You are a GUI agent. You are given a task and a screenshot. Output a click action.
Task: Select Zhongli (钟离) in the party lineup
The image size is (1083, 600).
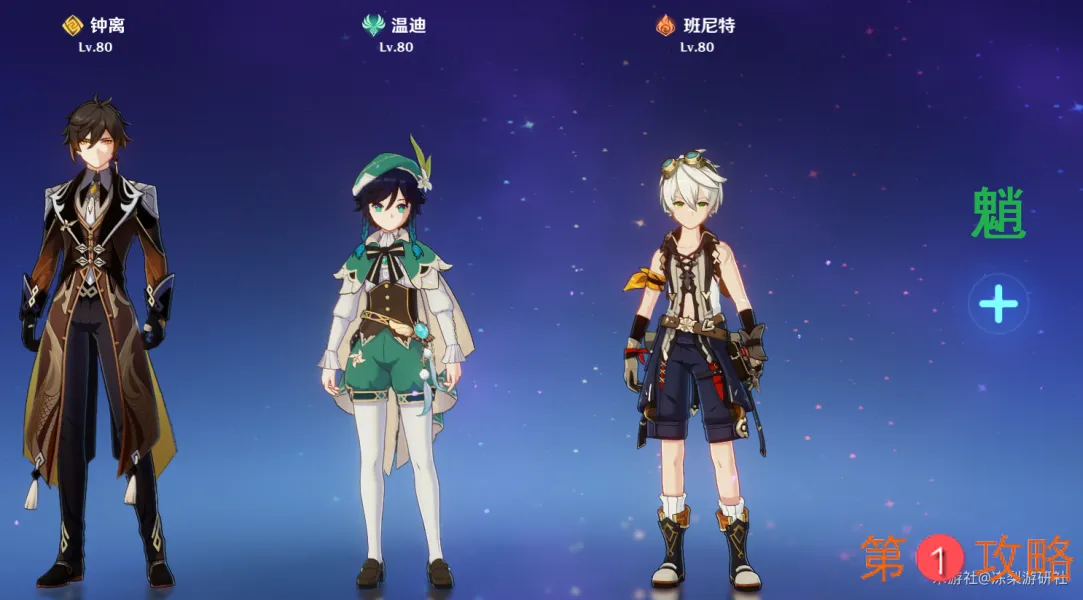coord(96,330)
